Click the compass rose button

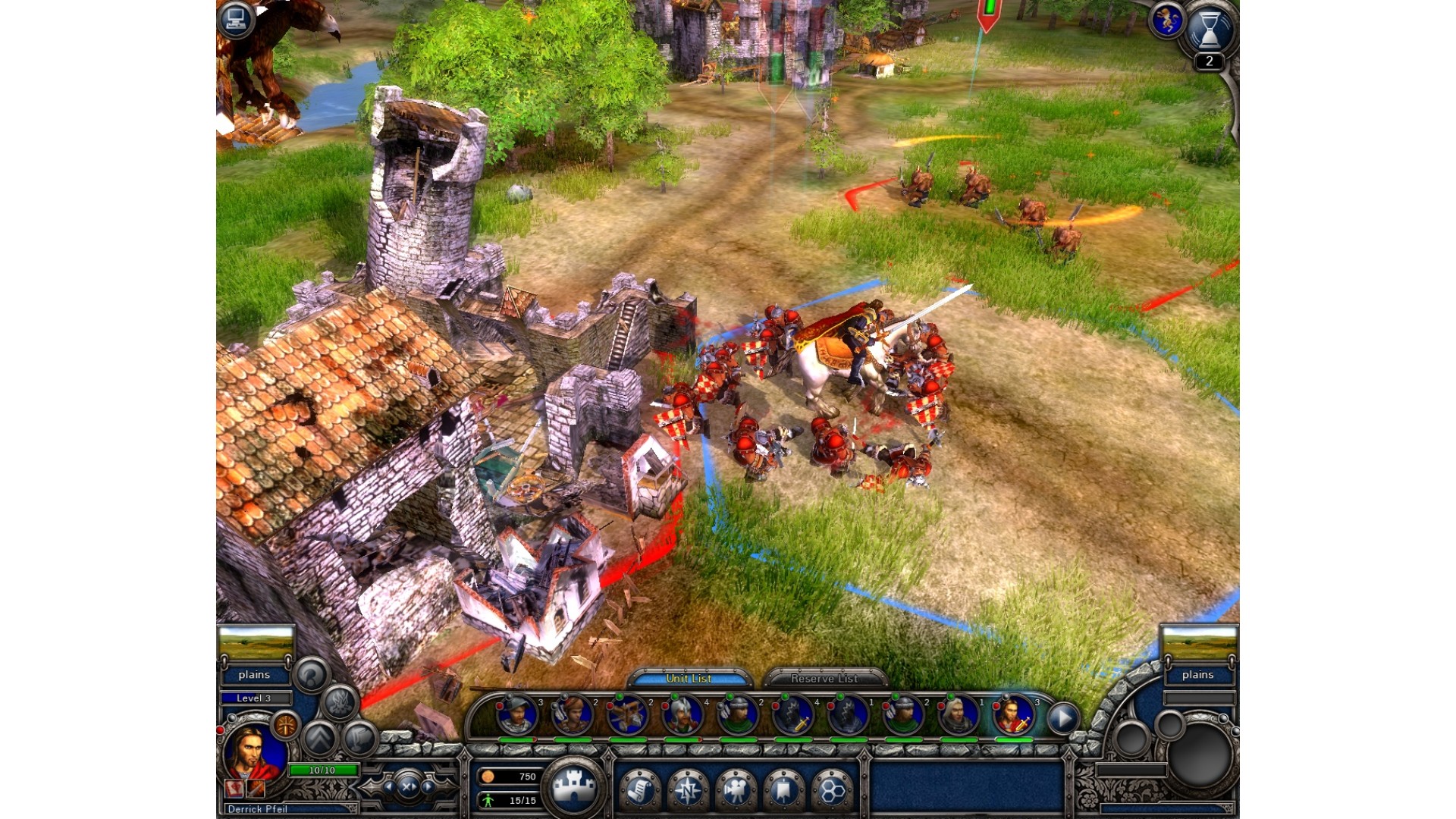pos(688,791)
